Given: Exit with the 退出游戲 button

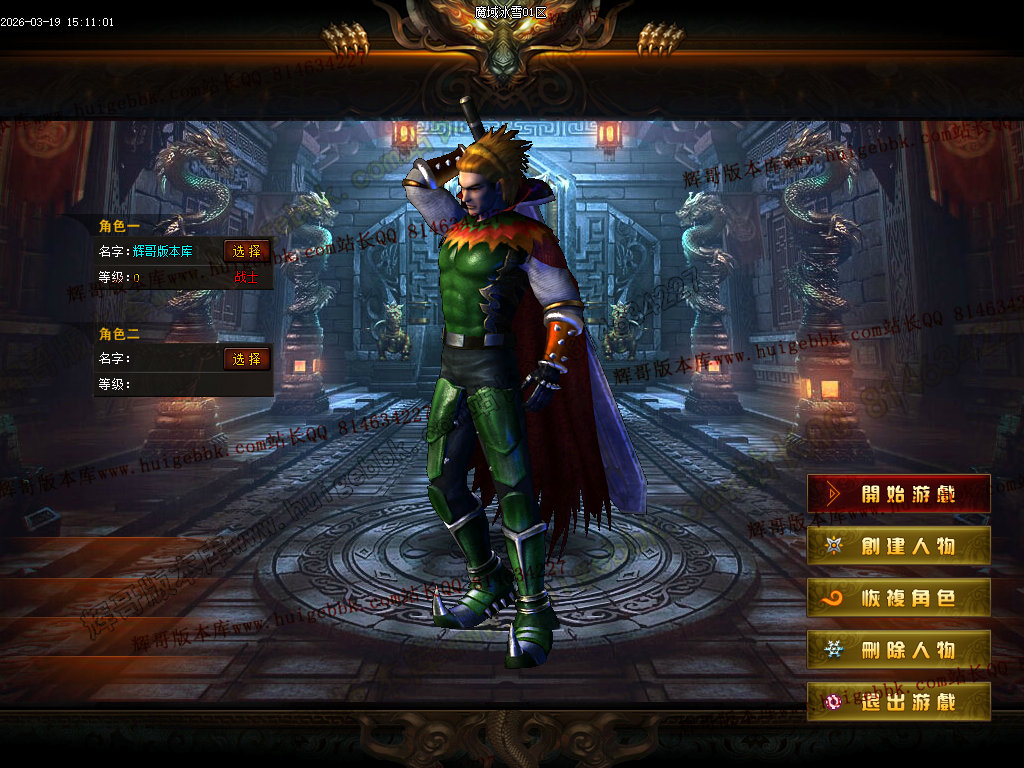Looking at the screenshot, I should (x=898, y=702).
